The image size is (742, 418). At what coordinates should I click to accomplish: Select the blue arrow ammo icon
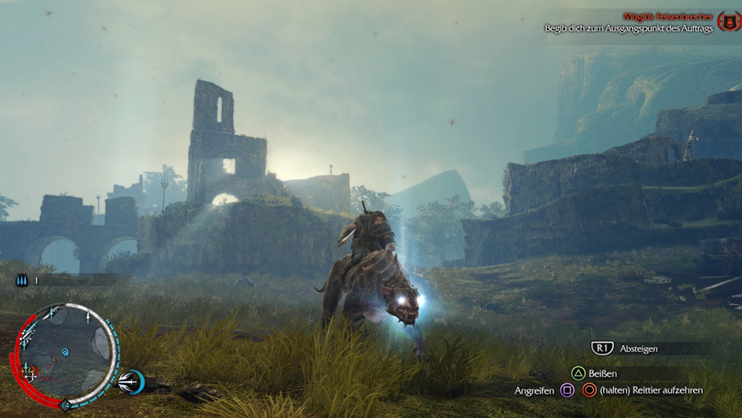[21, 281]
